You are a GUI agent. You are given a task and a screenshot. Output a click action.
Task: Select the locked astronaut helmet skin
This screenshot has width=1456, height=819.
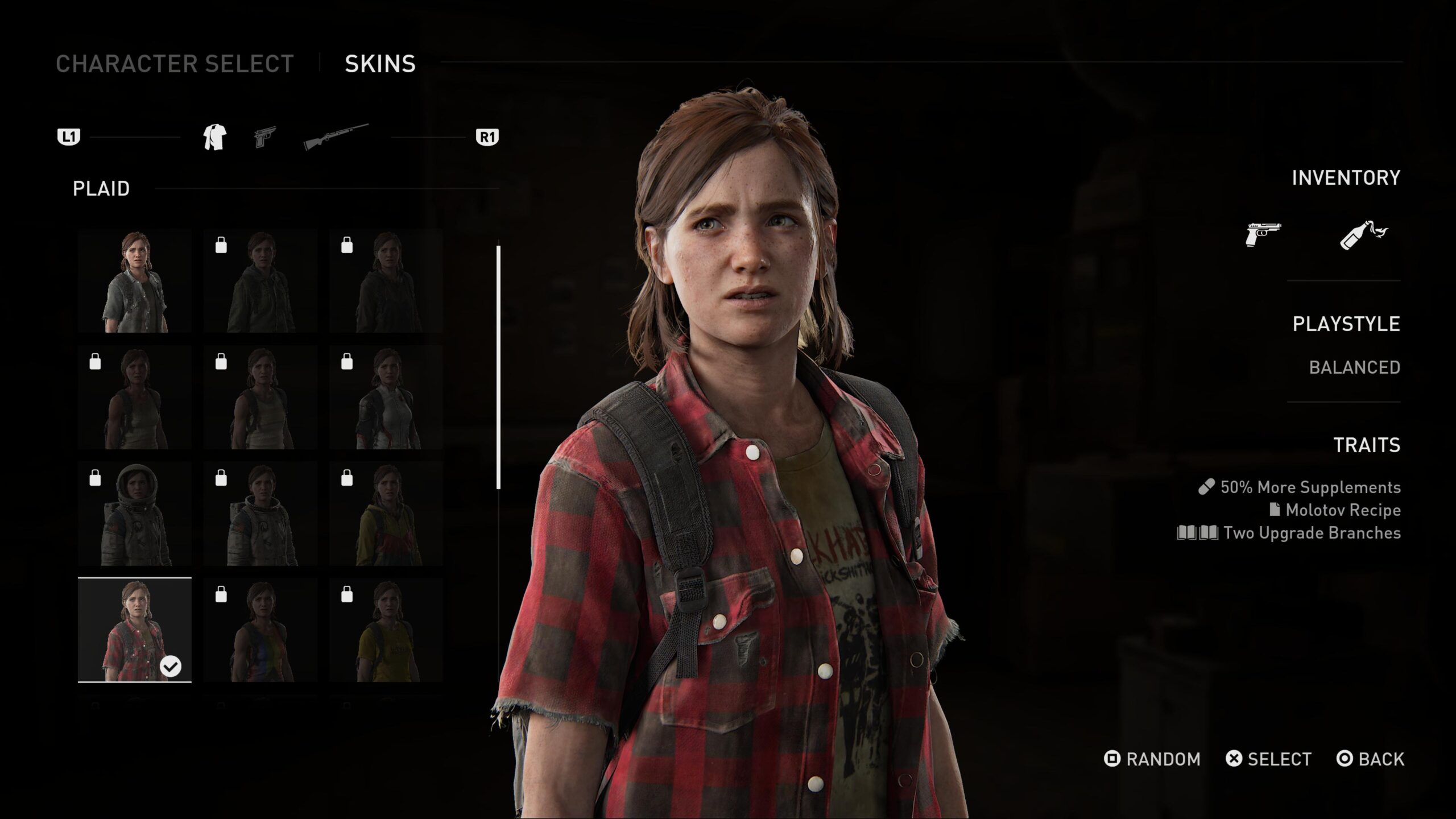pos(135,514)
